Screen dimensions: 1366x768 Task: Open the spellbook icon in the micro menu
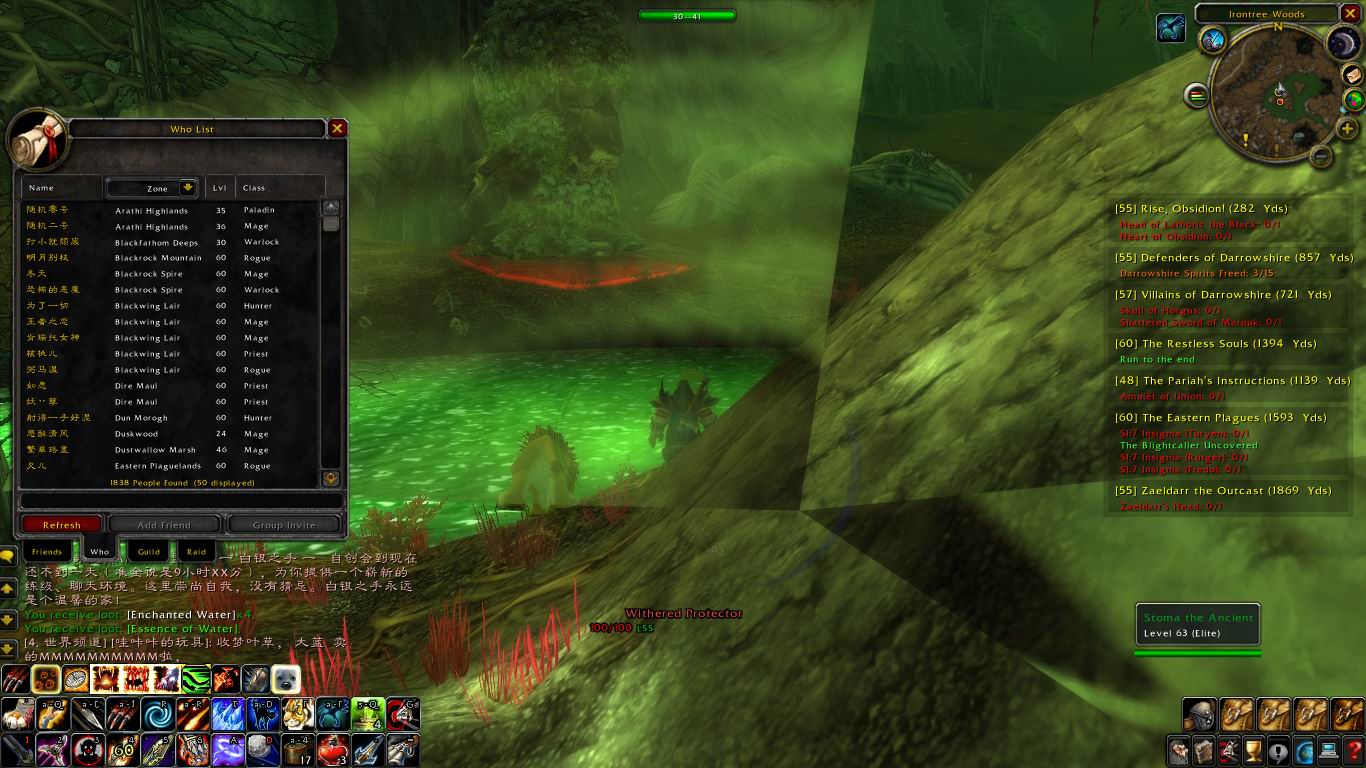(1202, 750)
